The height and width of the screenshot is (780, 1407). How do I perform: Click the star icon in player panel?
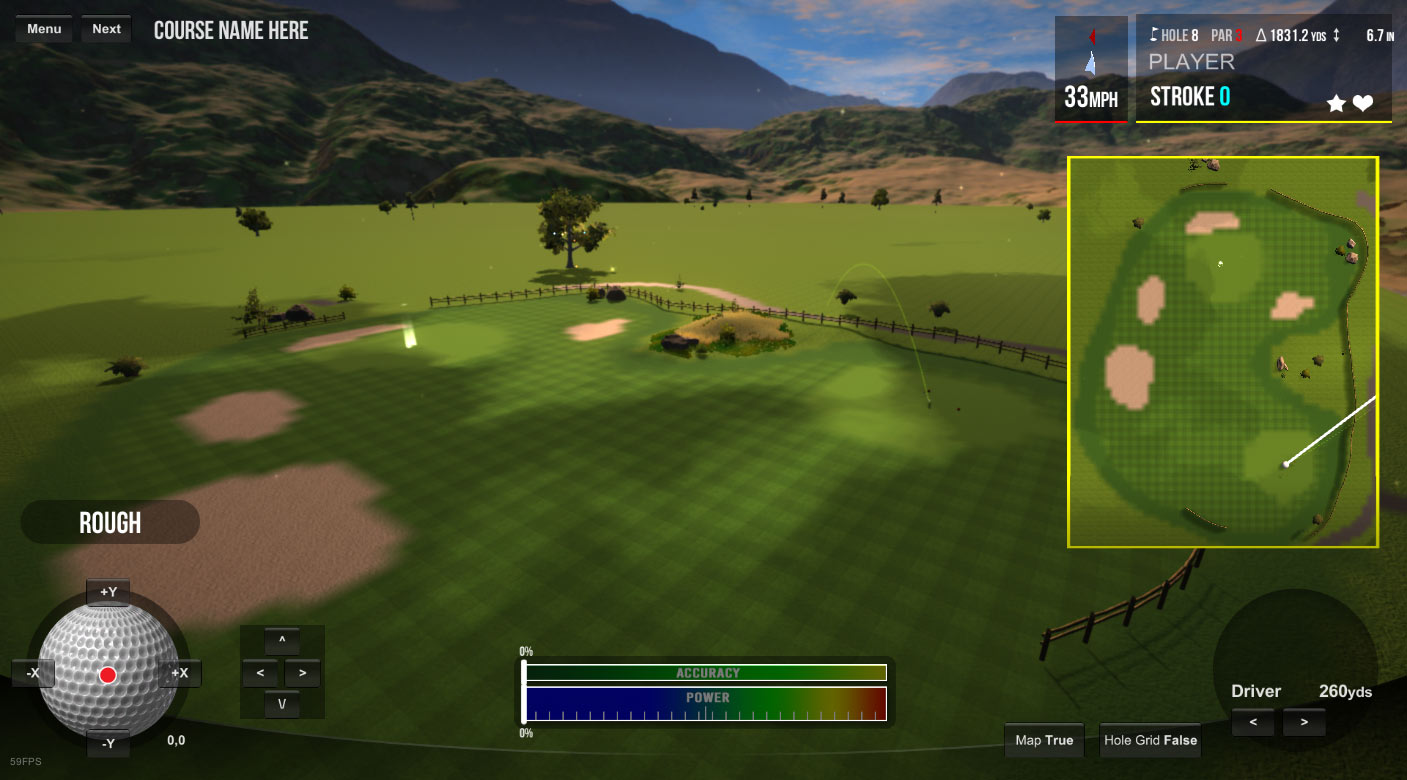pyautogui.click(x=1336, y=102)
